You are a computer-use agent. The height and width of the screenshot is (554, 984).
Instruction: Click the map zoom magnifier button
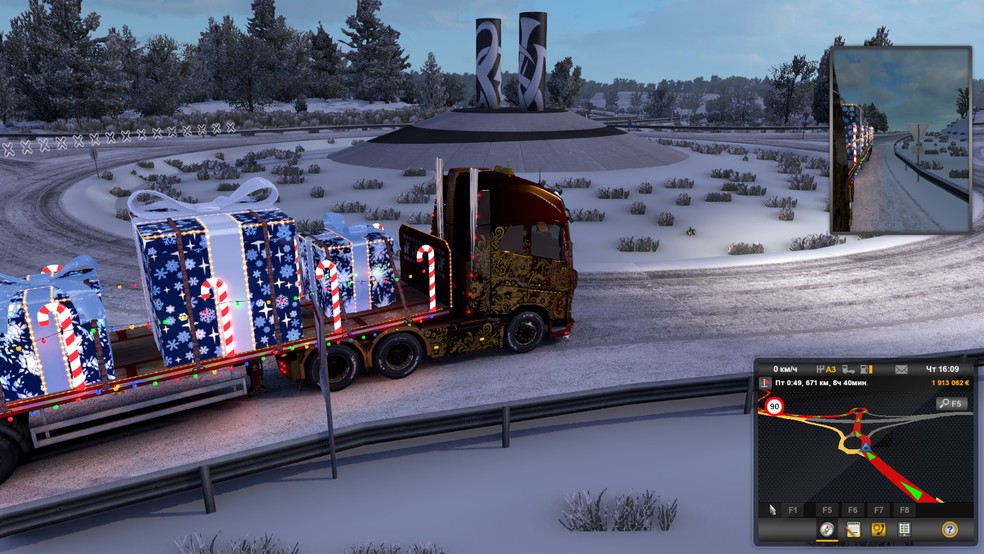951,403
